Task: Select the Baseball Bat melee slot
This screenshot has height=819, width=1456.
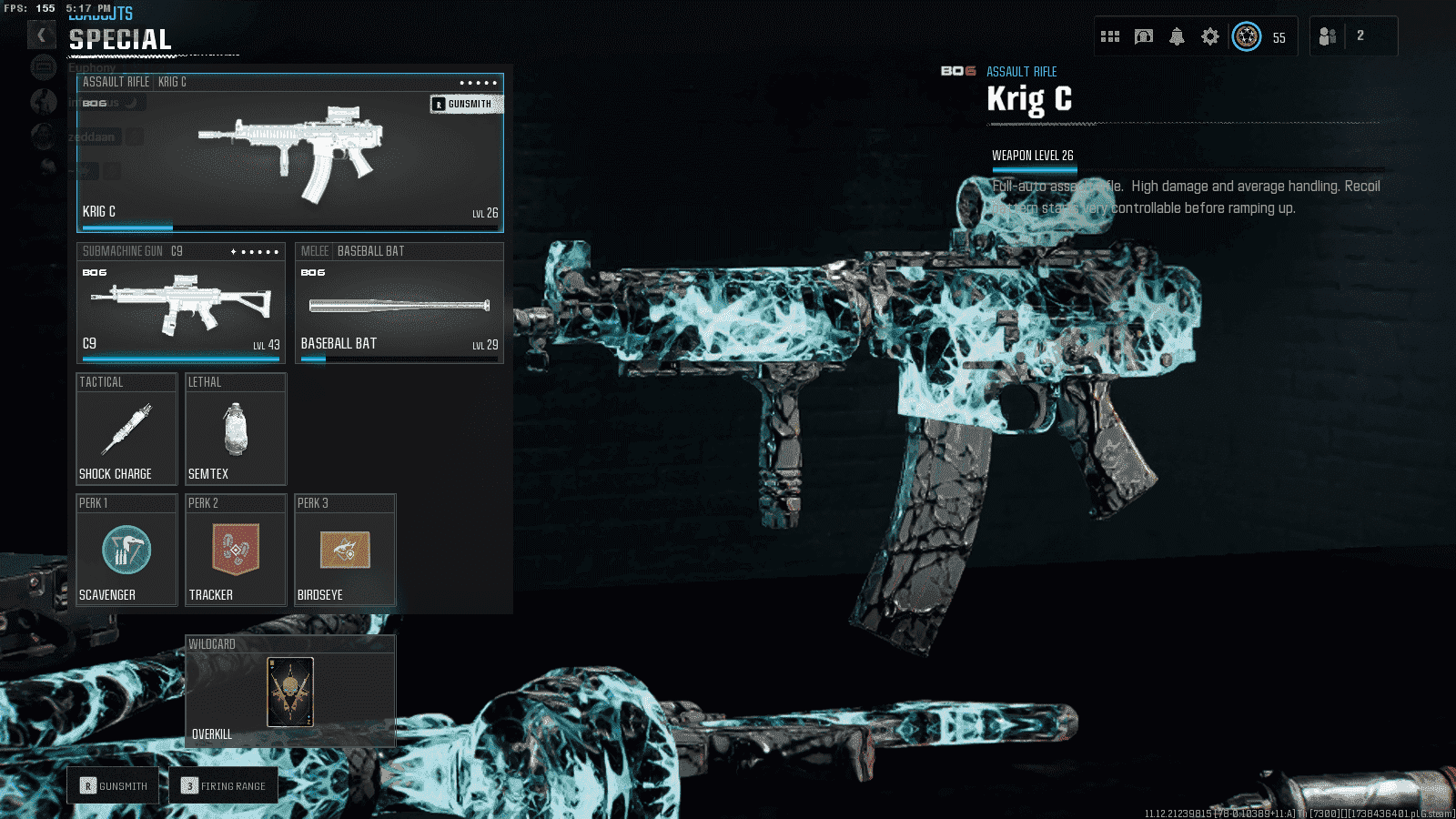Action: pyautogui.click(x=399, y=305)
